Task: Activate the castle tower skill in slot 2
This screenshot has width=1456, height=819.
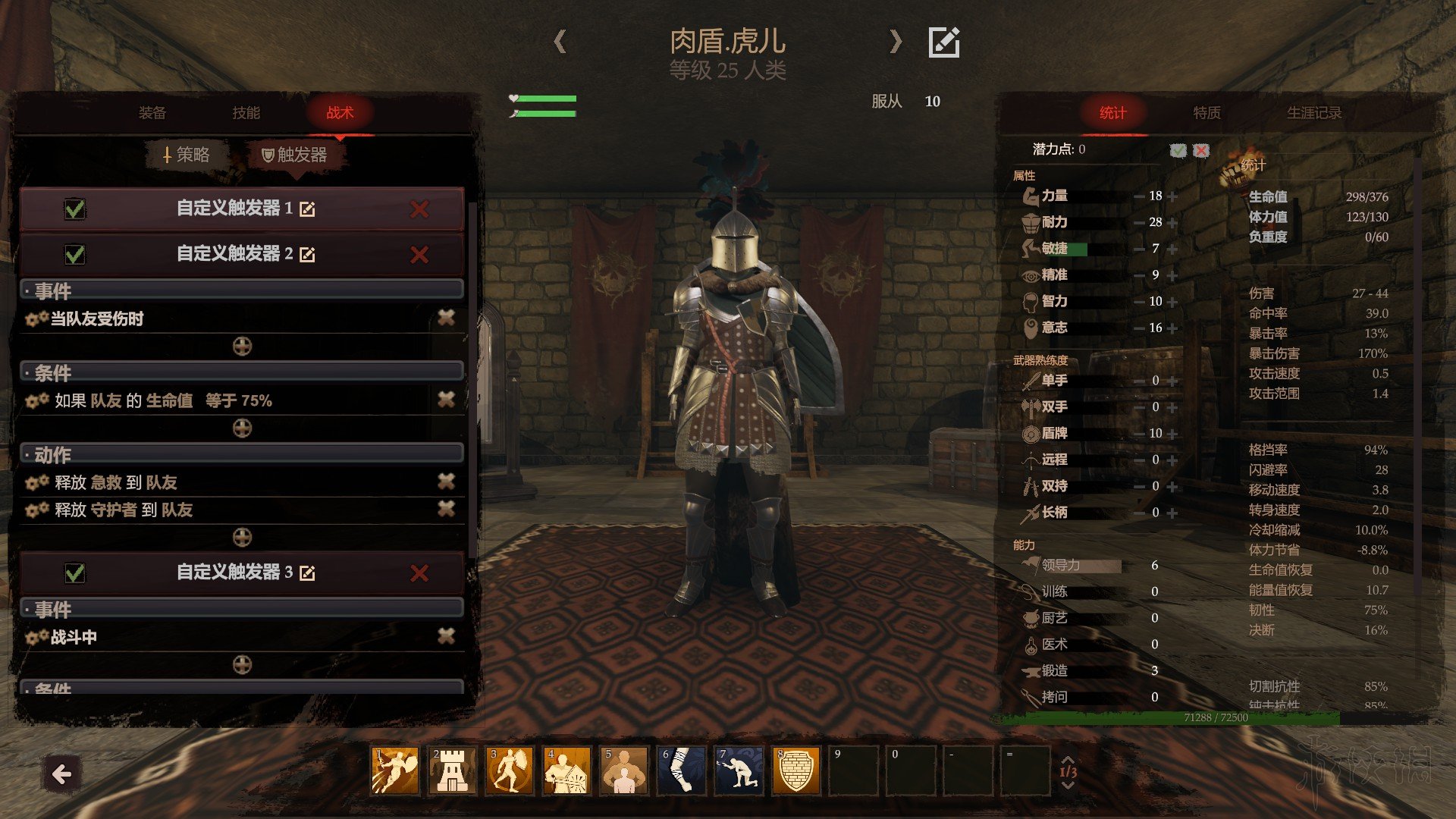Action: pos(453,770)
